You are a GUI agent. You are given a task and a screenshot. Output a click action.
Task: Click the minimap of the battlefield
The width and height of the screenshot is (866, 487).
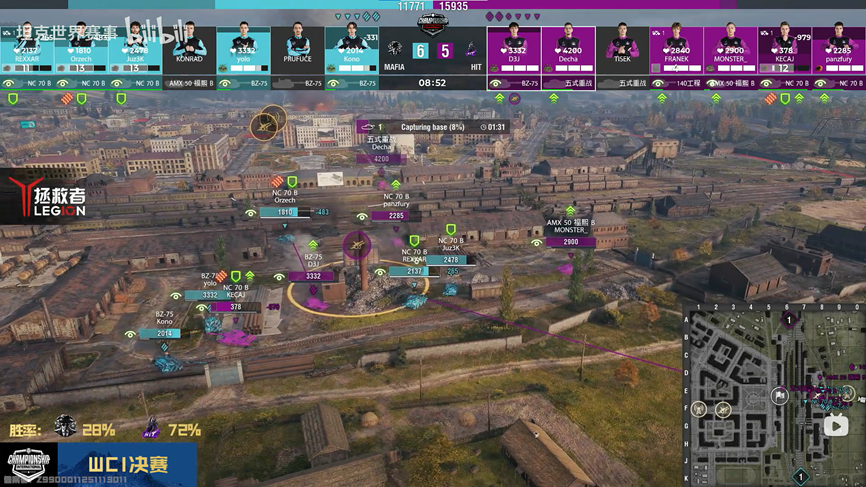pos(774,395)
